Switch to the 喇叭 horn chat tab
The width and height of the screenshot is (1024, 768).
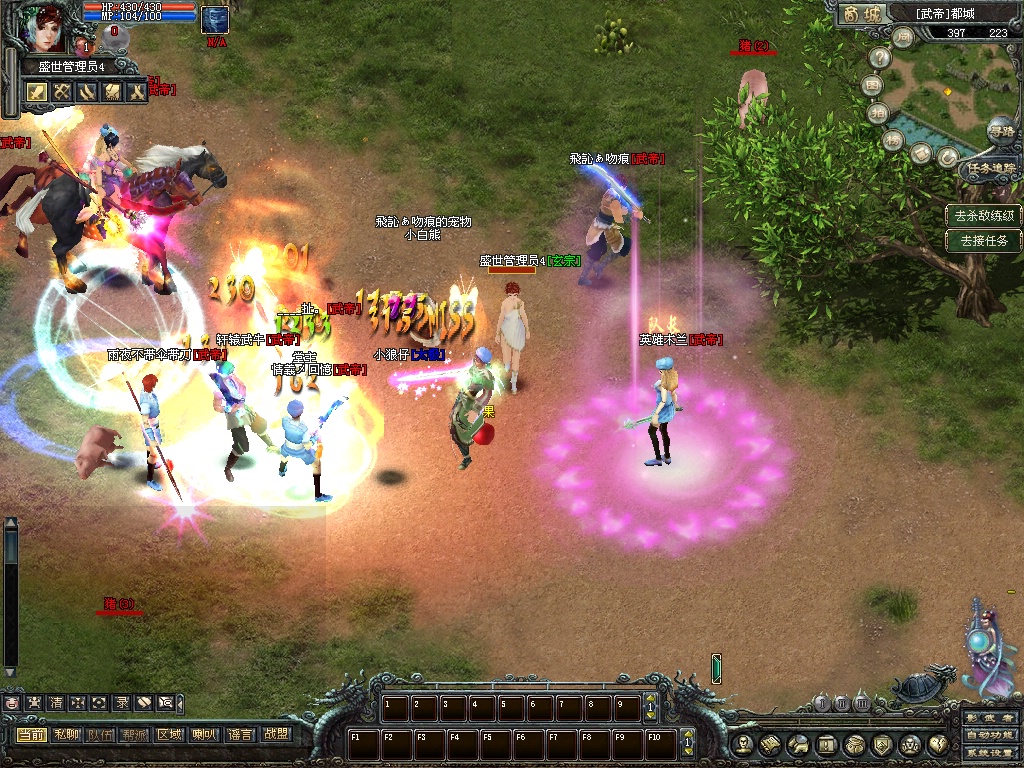pyautogui.click(x=204, y=734)
